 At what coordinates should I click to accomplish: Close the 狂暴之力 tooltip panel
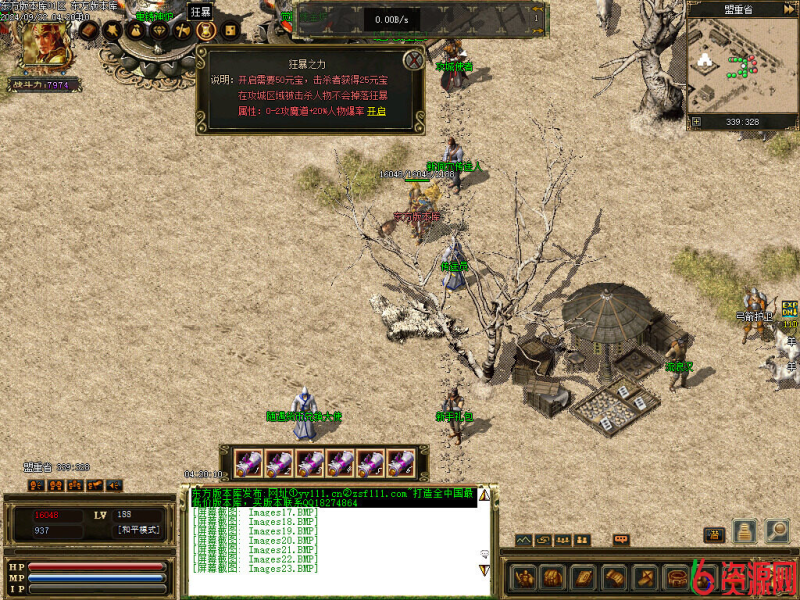411,60
